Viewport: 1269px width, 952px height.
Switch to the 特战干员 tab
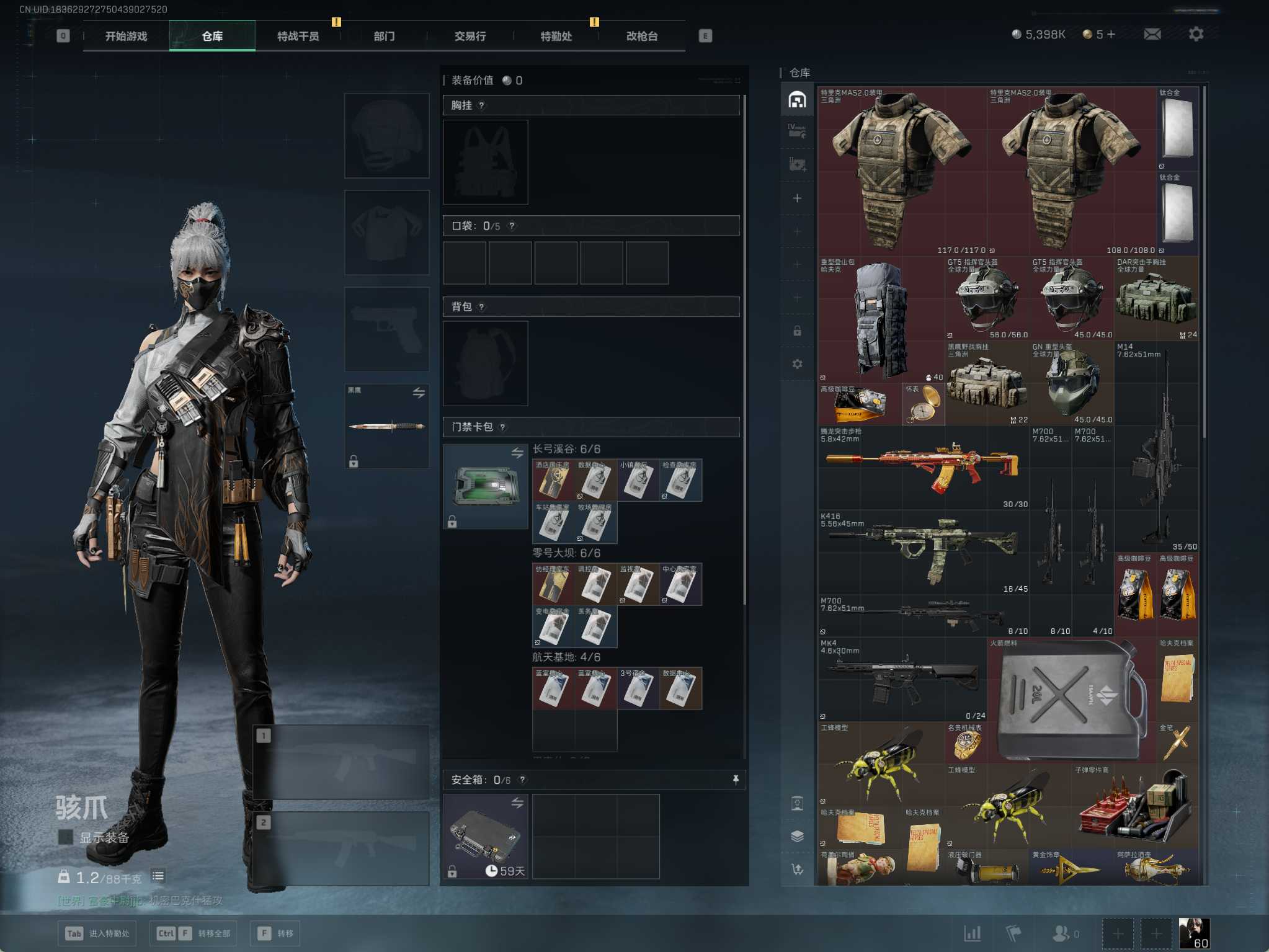coord(298,36)
